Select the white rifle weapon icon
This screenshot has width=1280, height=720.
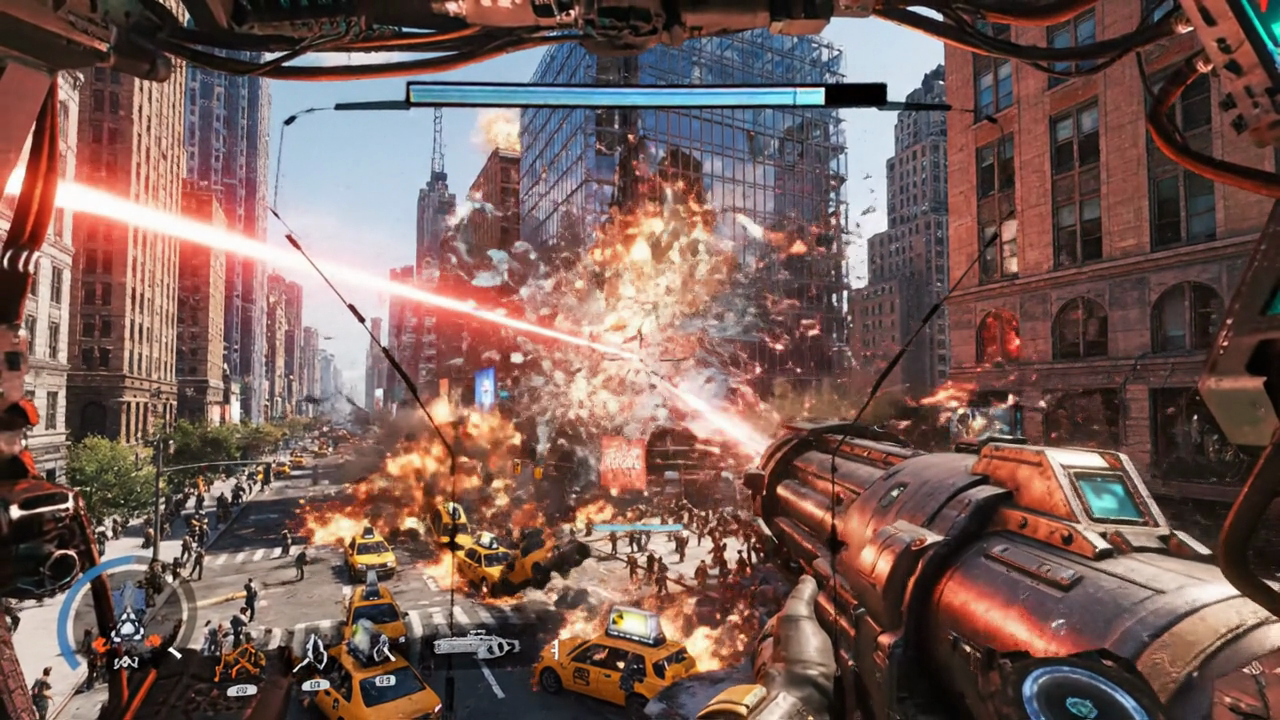point(475,645)
